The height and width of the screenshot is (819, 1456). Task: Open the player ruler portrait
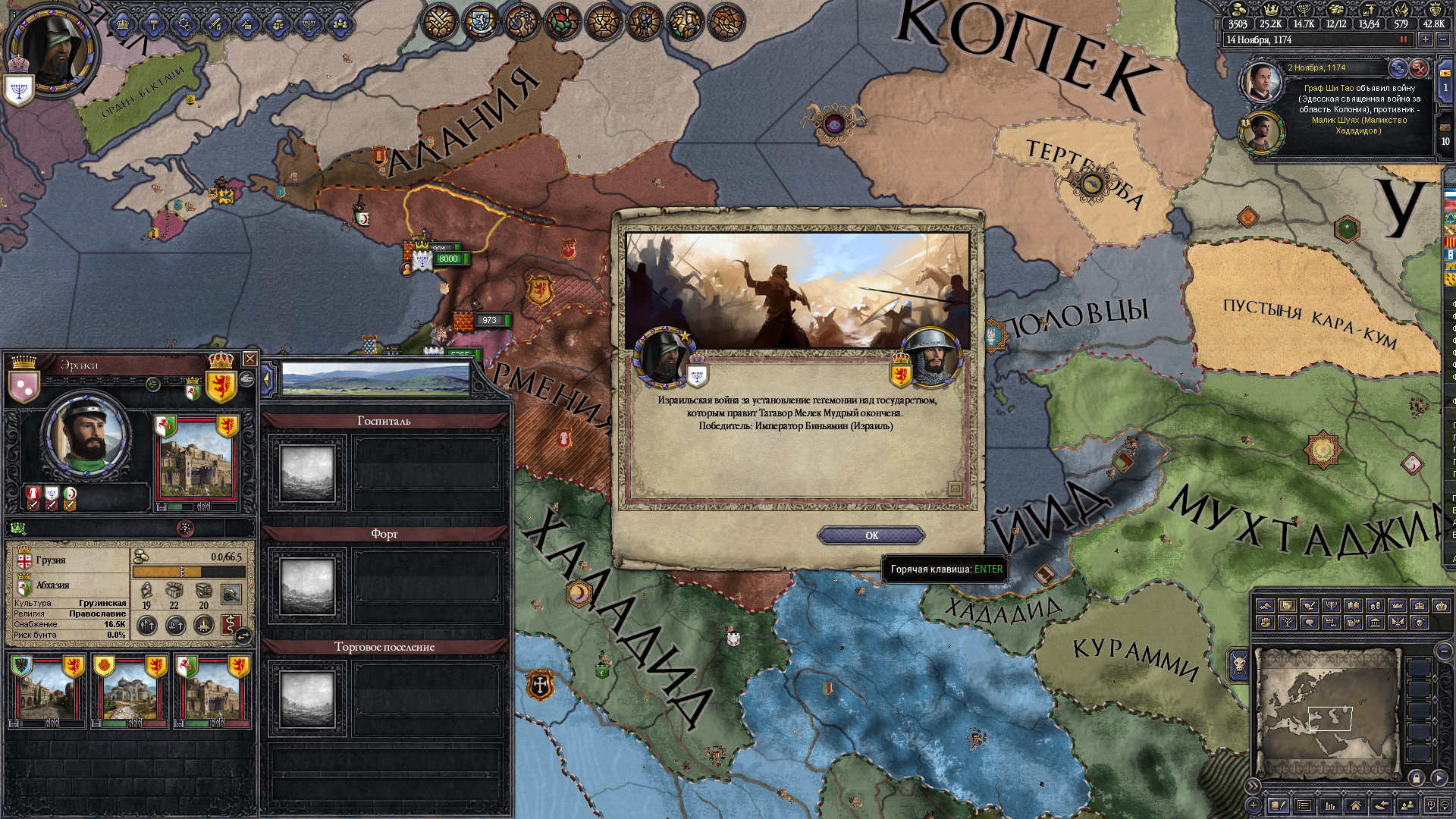click(x=52, y=53)
